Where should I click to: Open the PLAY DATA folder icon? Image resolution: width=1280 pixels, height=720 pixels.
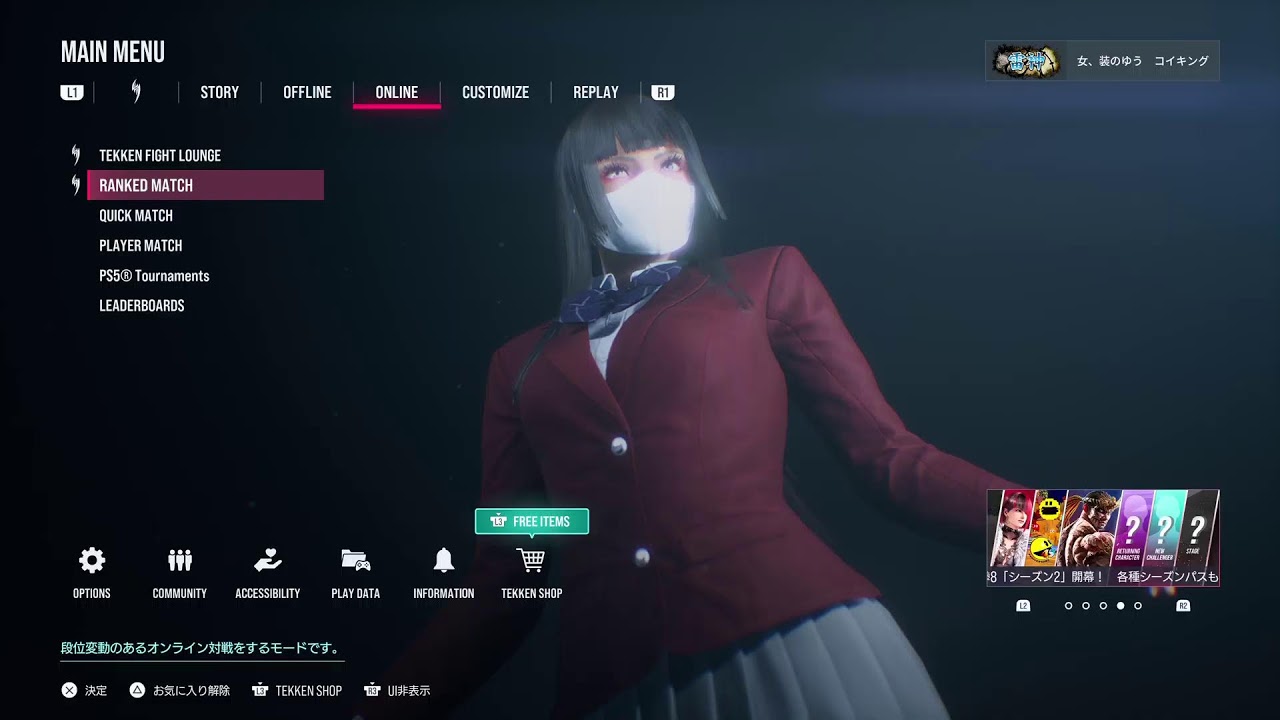(x=355, y=560)
